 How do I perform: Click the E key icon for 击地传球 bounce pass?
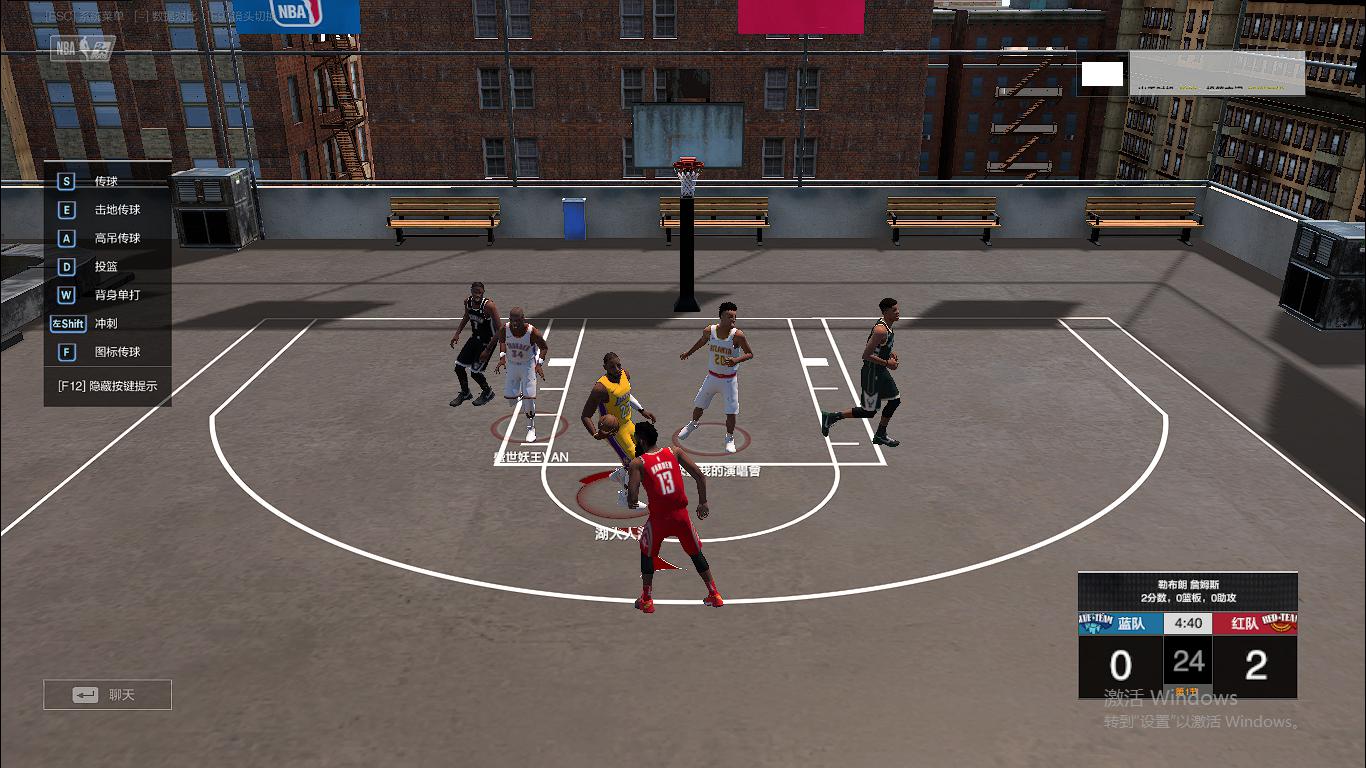pos(66,209)
